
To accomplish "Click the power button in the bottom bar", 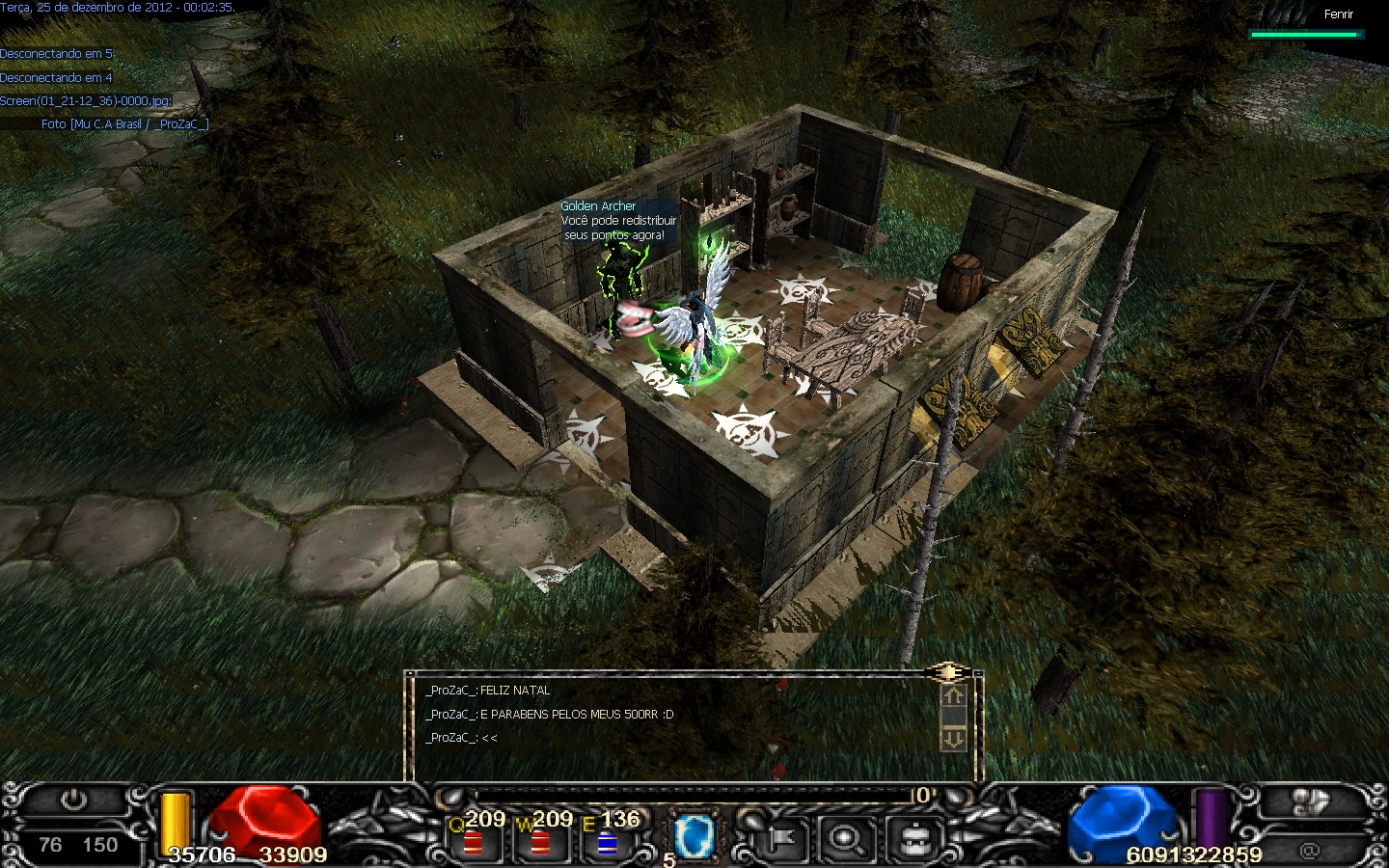I will coord(73,800).
